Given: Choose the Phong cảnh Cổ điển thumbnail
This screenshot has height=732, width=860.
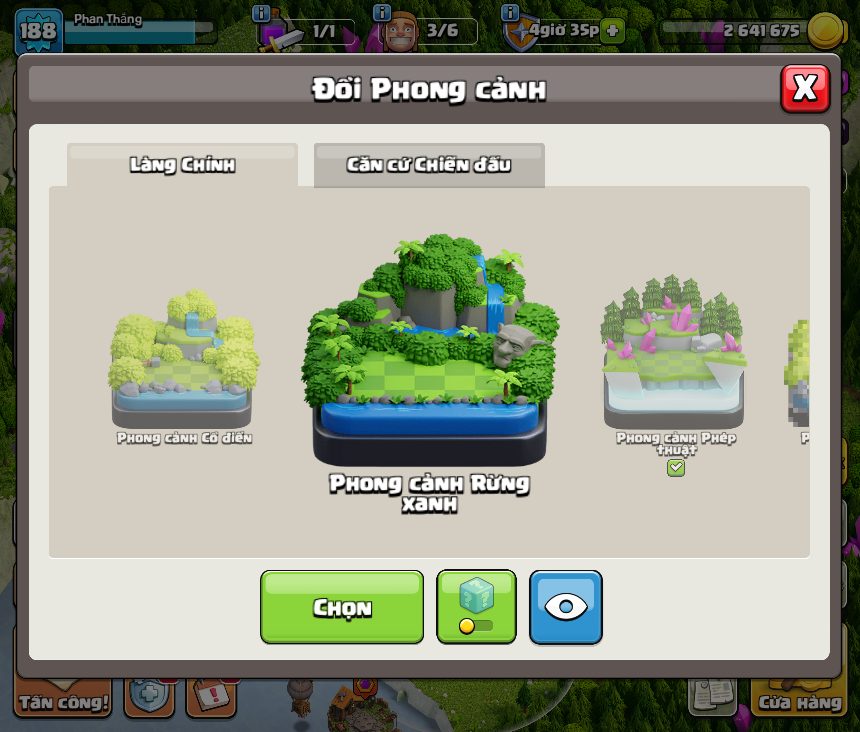Looking at the screenshot, I should pos(182,360).
